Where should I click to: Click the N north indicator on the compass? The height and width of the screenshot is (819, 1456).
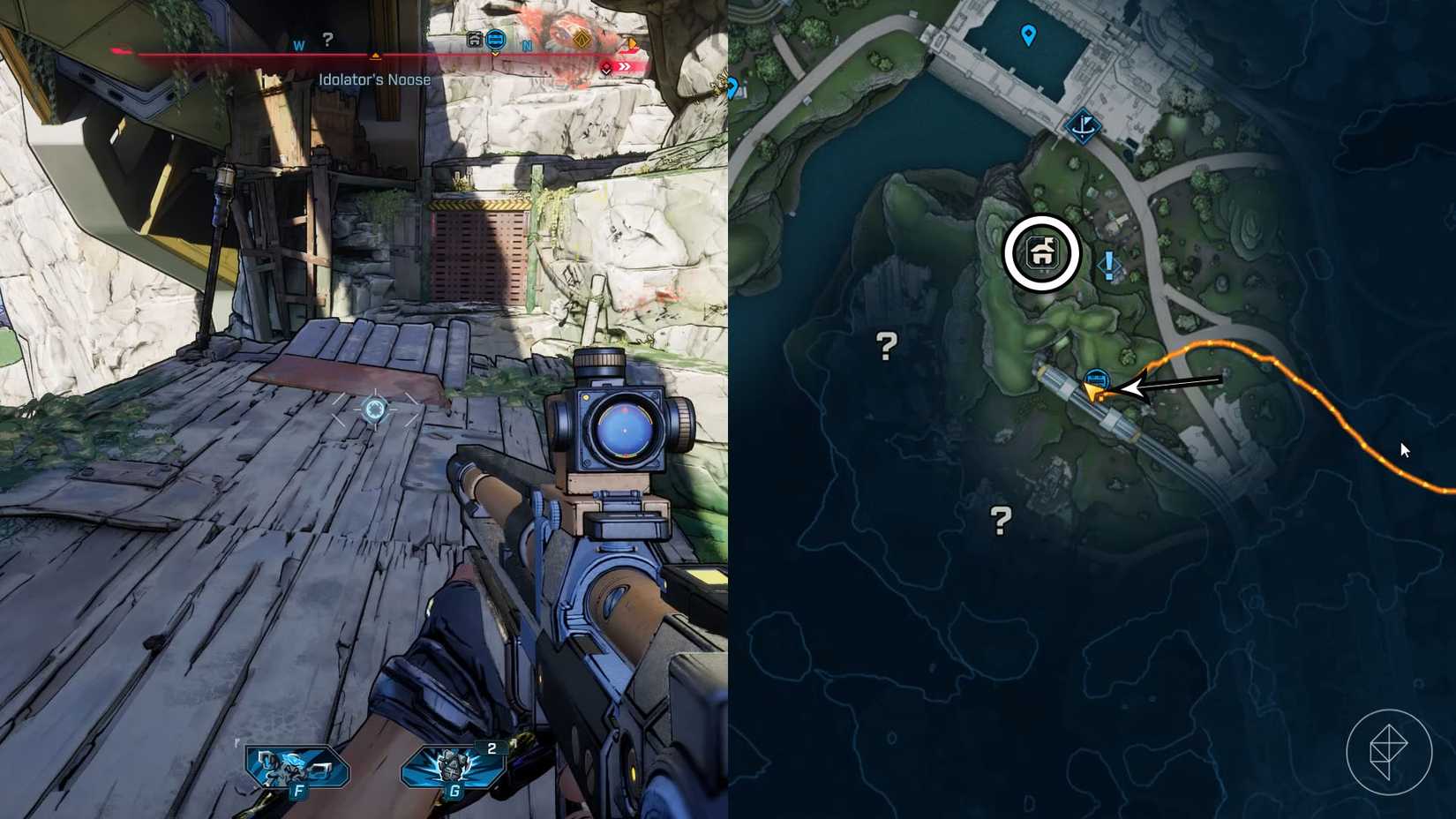(528, 44)
